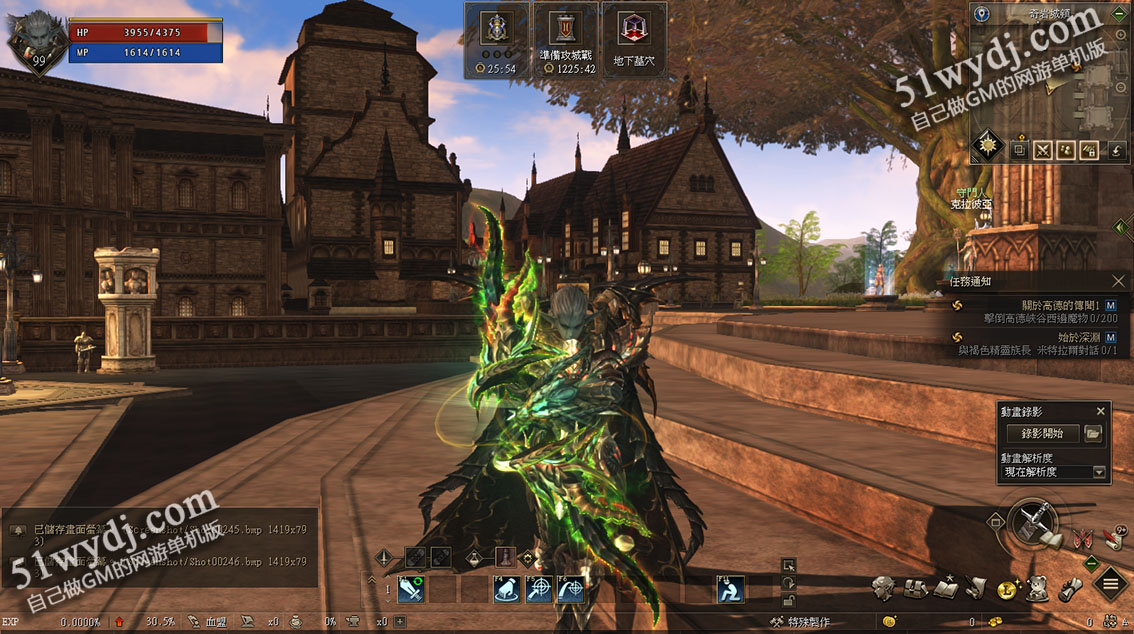This screenshot has width=1134, height=634.
Task: Open the recording folder icon
Action: click(x=1093, y=433)
